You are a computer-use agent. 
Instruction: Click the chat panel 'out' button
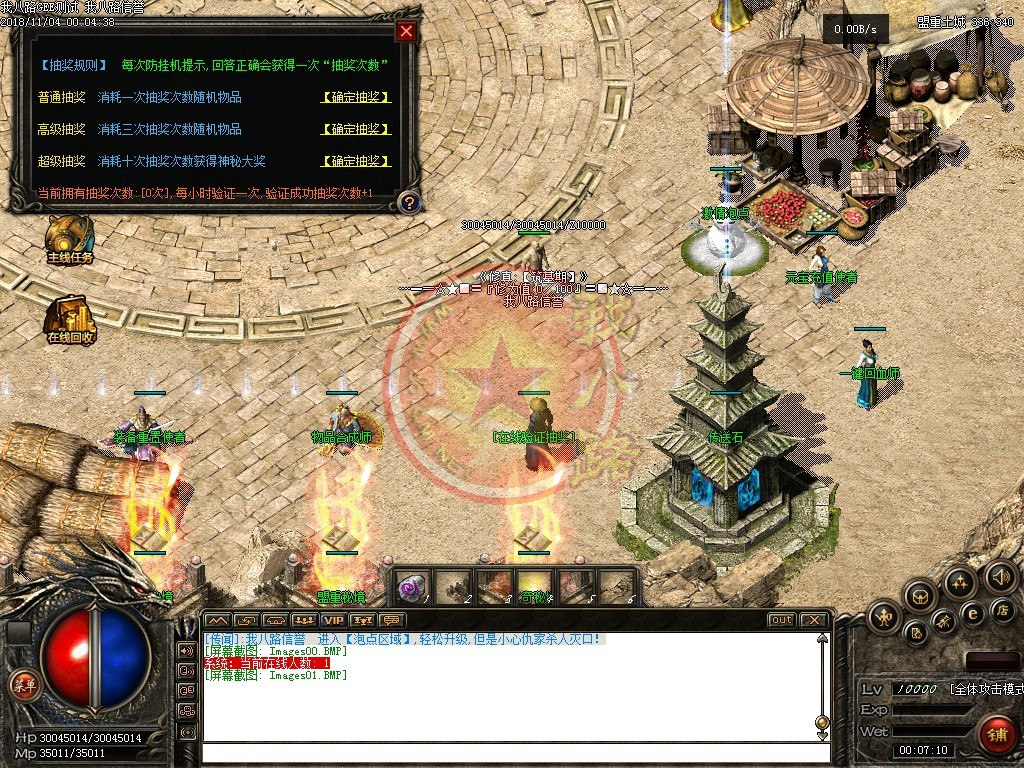(781, 620)
